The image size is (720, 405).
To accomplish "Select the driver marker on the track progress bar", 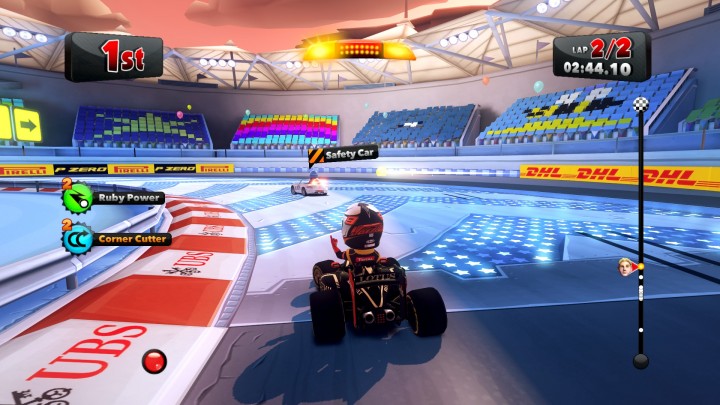I will (x=628, y=266).
